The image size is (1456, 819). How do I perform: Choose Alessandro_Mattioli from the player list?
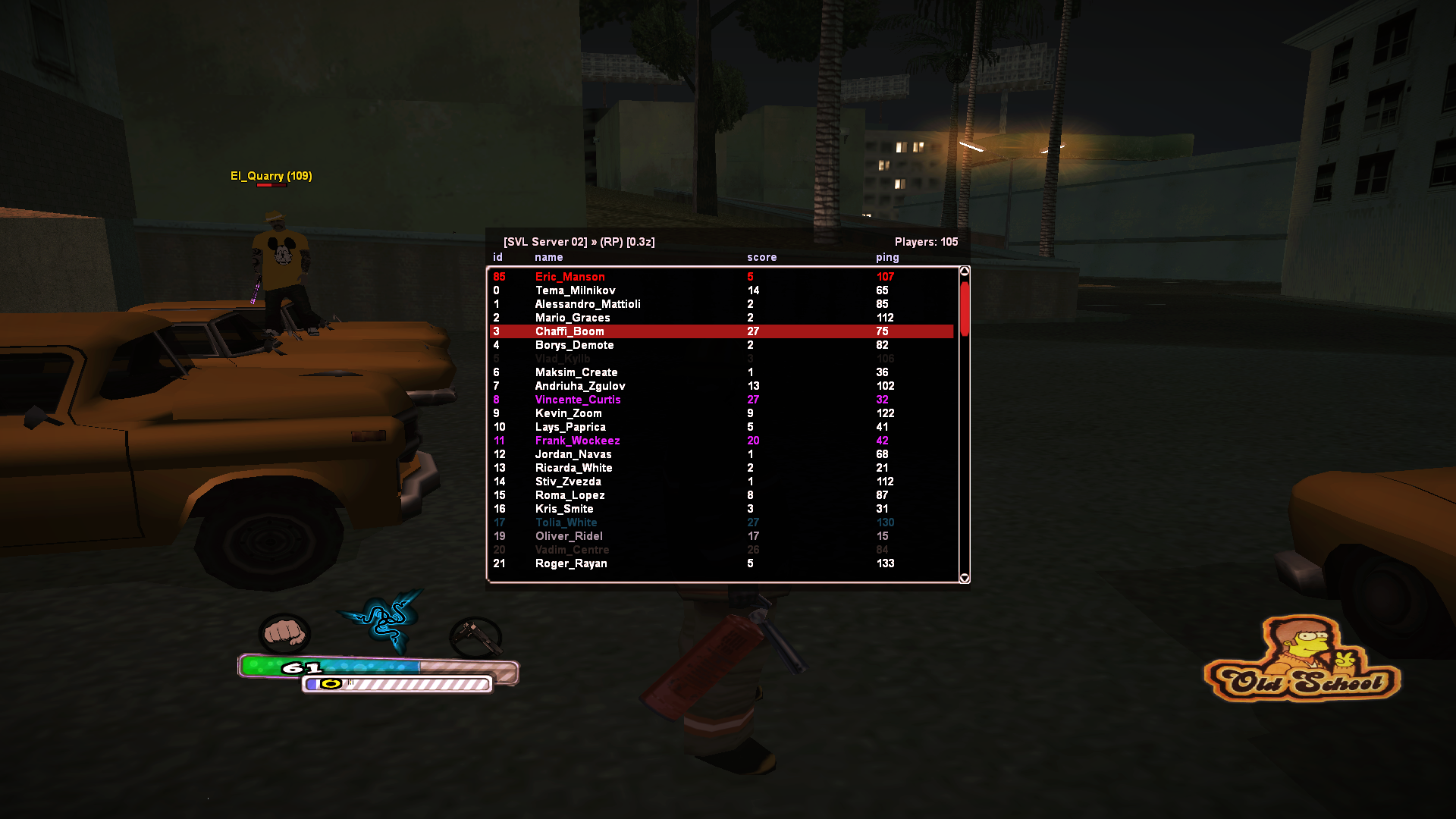588,304
